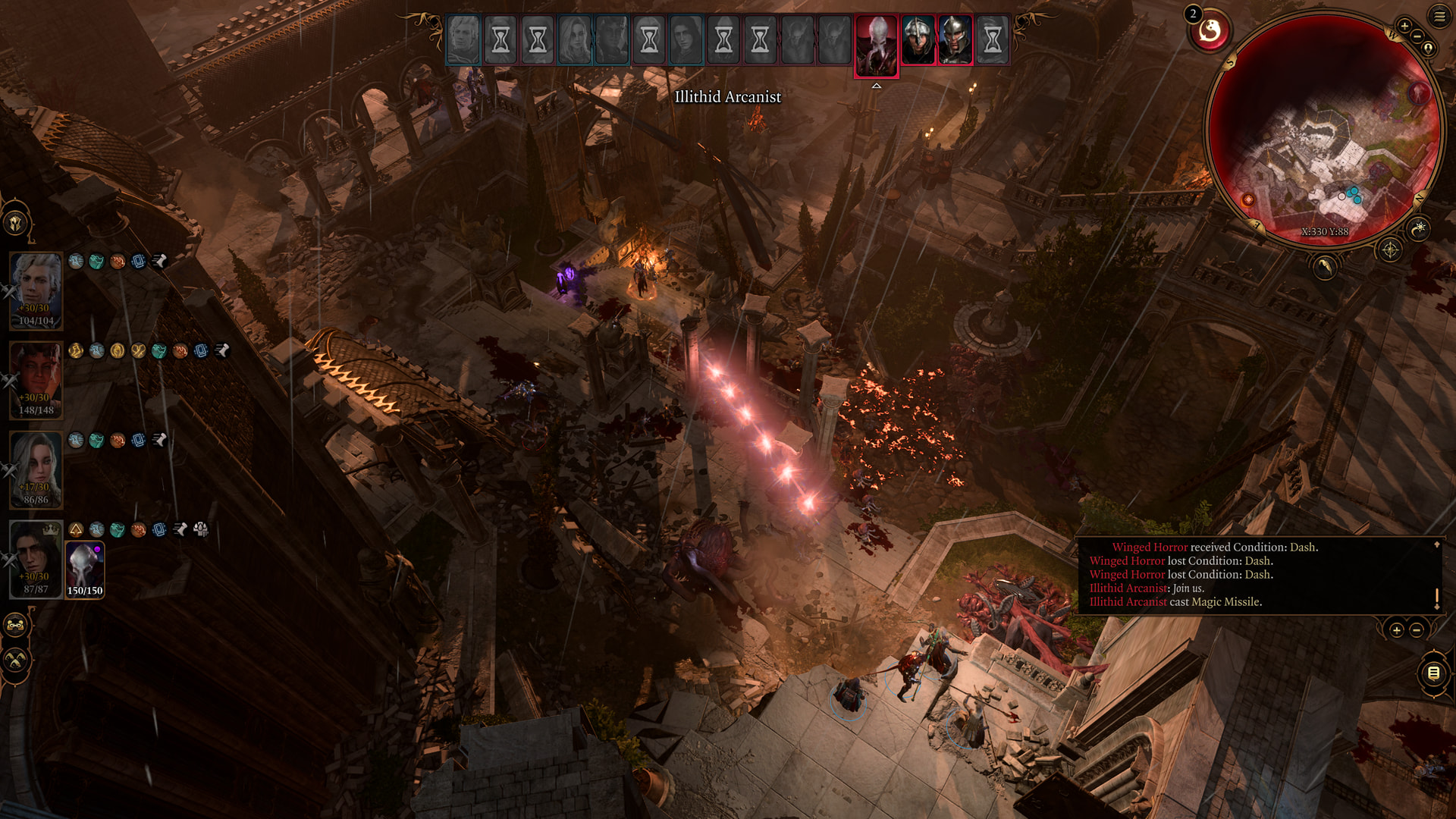Zoom out the minimap with minus button
This screenshot has width=1456, height=819.
(x=1417, y=36)
